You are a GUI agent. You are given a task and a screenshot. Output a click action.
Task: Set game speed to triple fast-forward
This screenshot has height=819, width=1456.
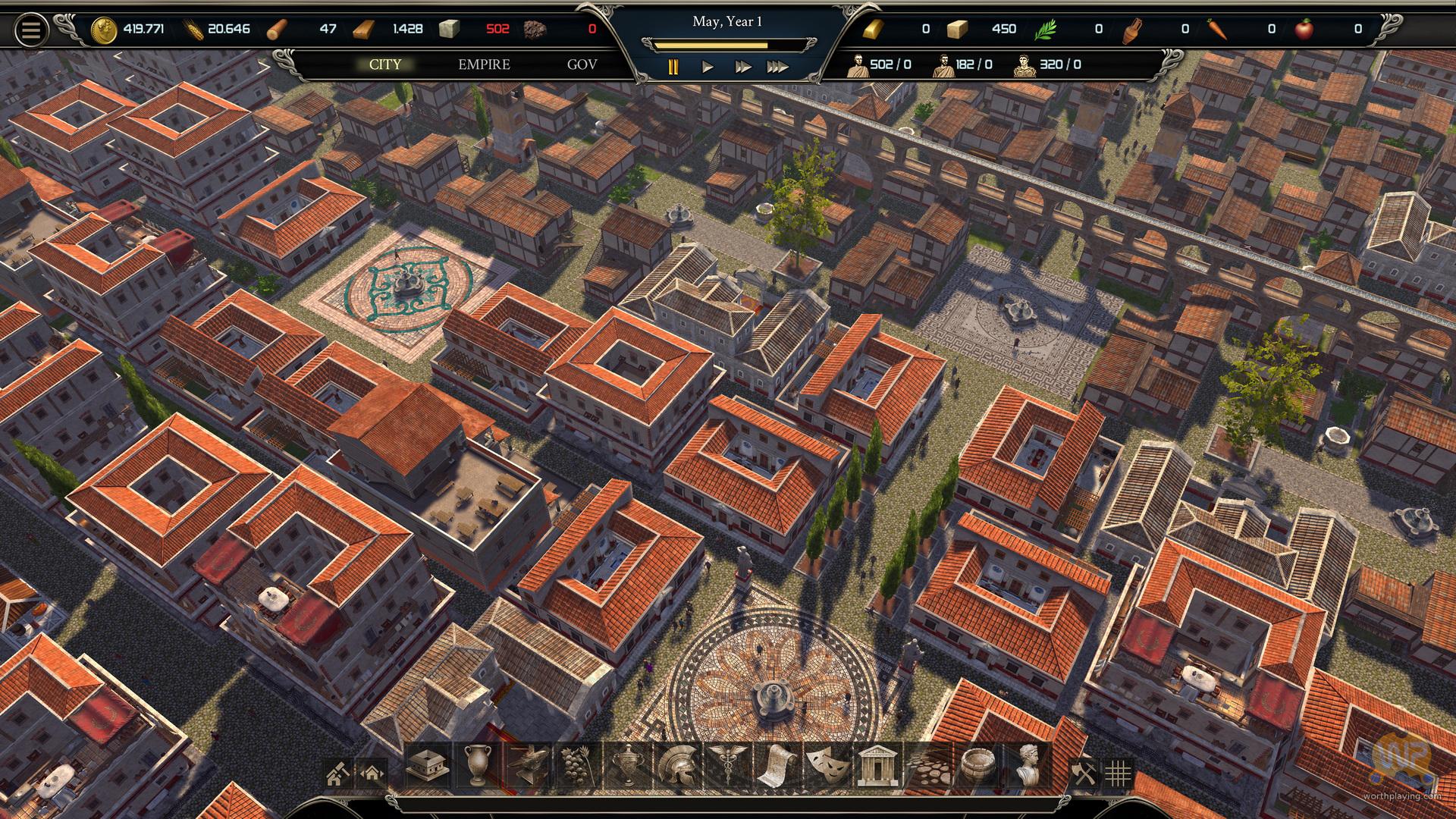tap(777, 67)
